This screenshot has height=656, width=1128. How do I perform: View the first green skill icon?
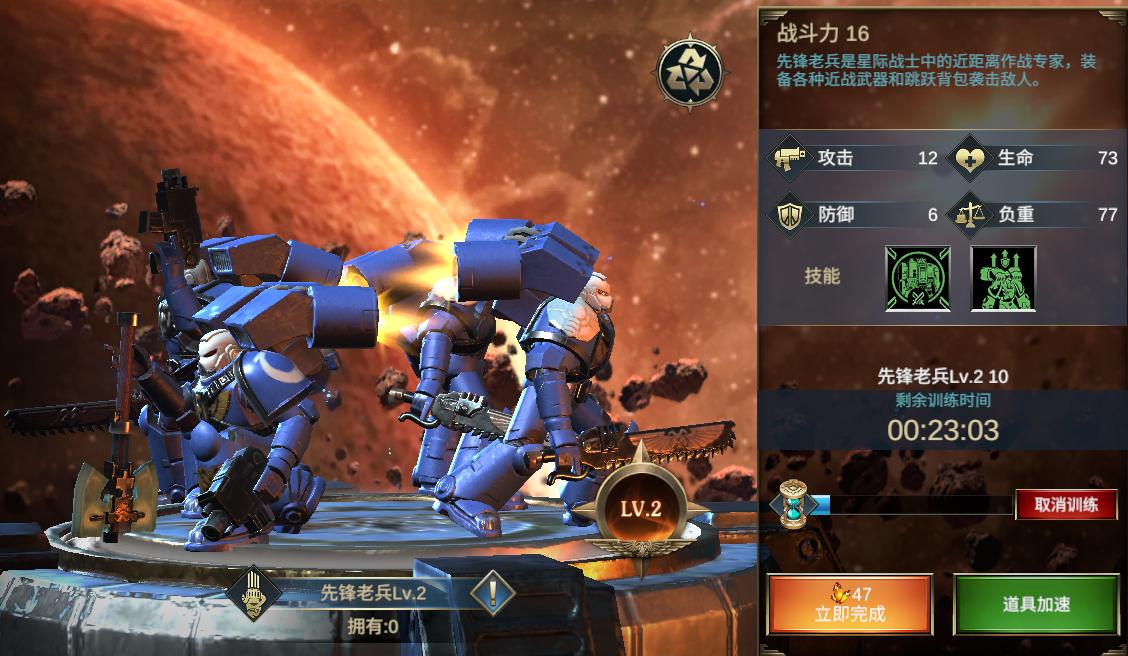(917, 277)
